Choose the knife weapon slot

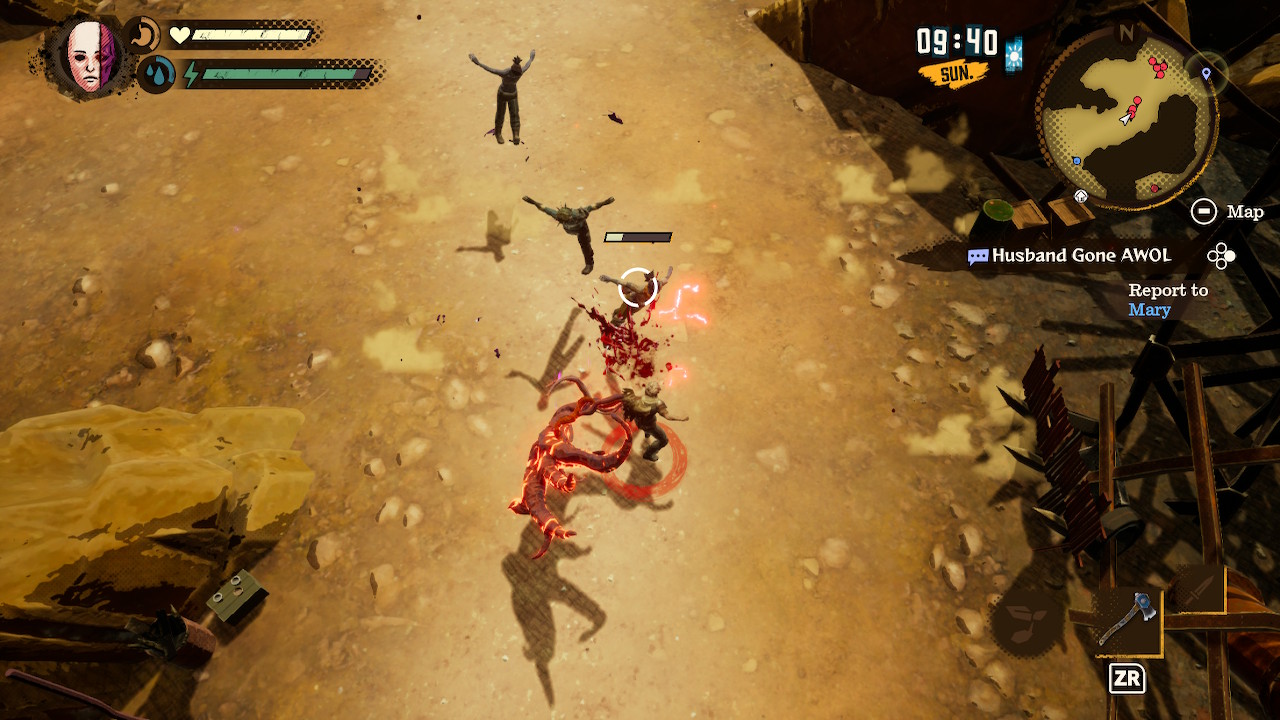pos(1198,590)
